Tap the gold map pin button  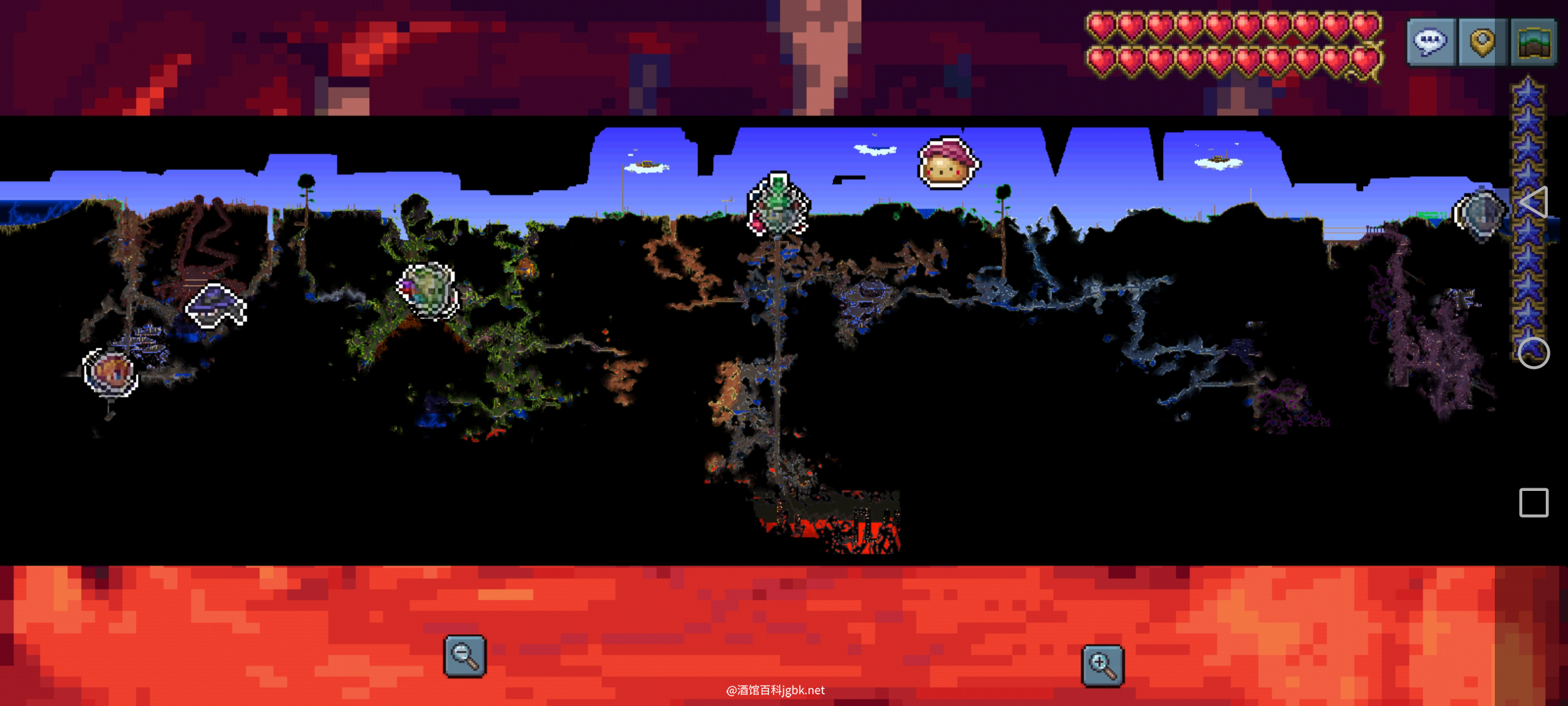coord(1482,42)
